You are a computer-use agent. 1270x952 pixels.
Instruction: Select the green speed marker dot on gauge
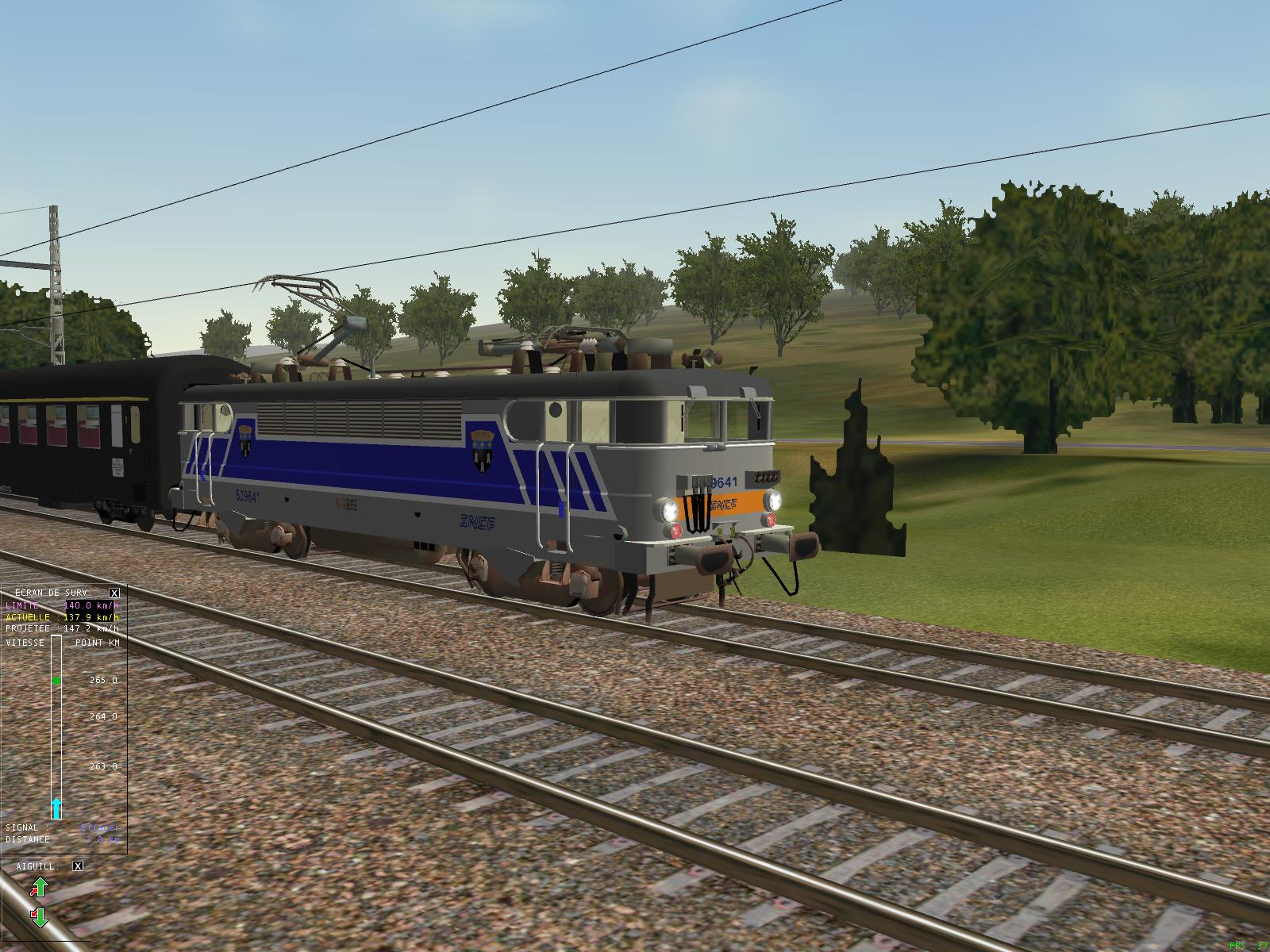pyautogui.click(x=56, y=681)
